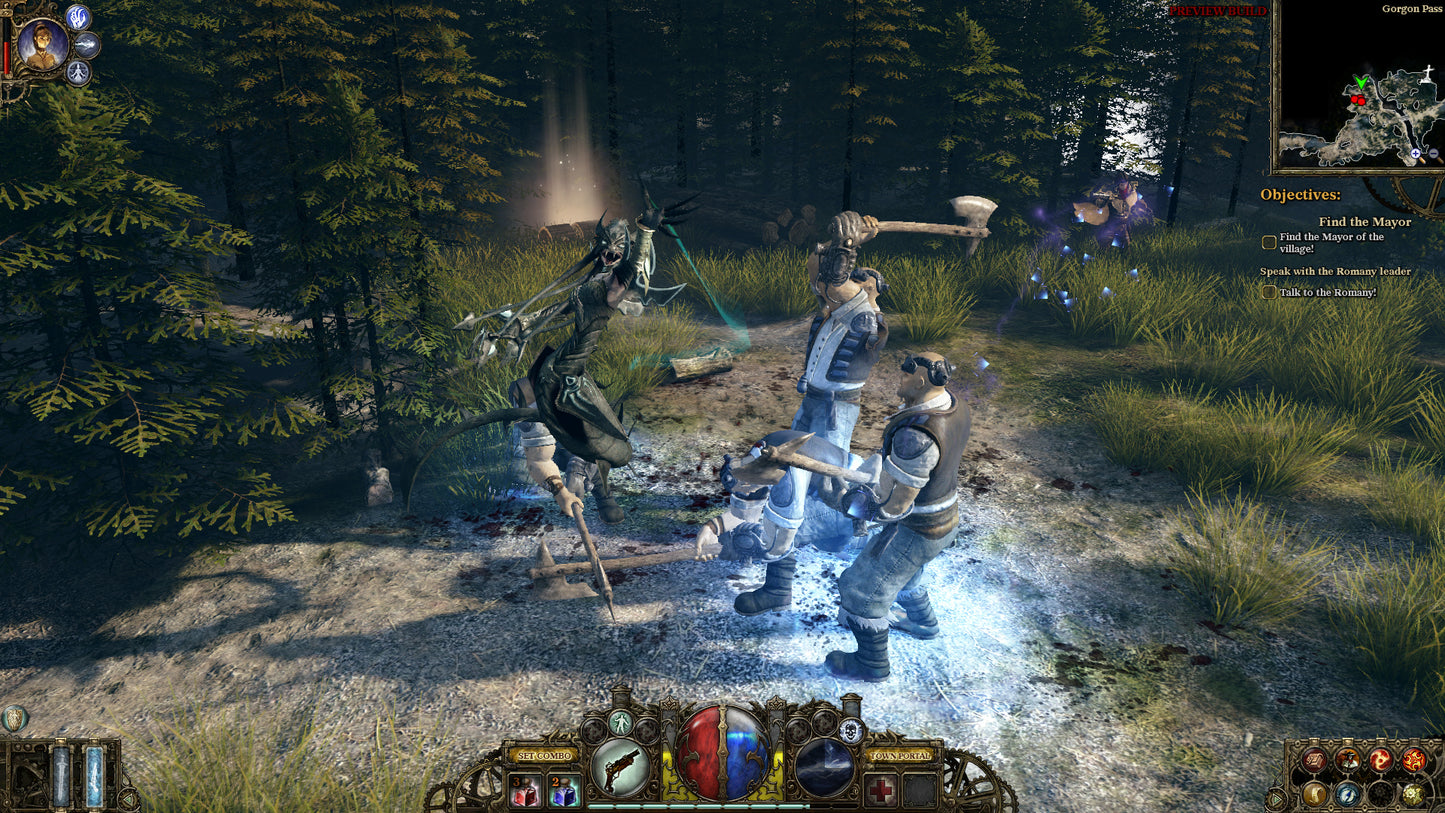The height and width of the screenshot is (813, 1445).
Task: Use the Town Portal button
Action: (903, 755)
